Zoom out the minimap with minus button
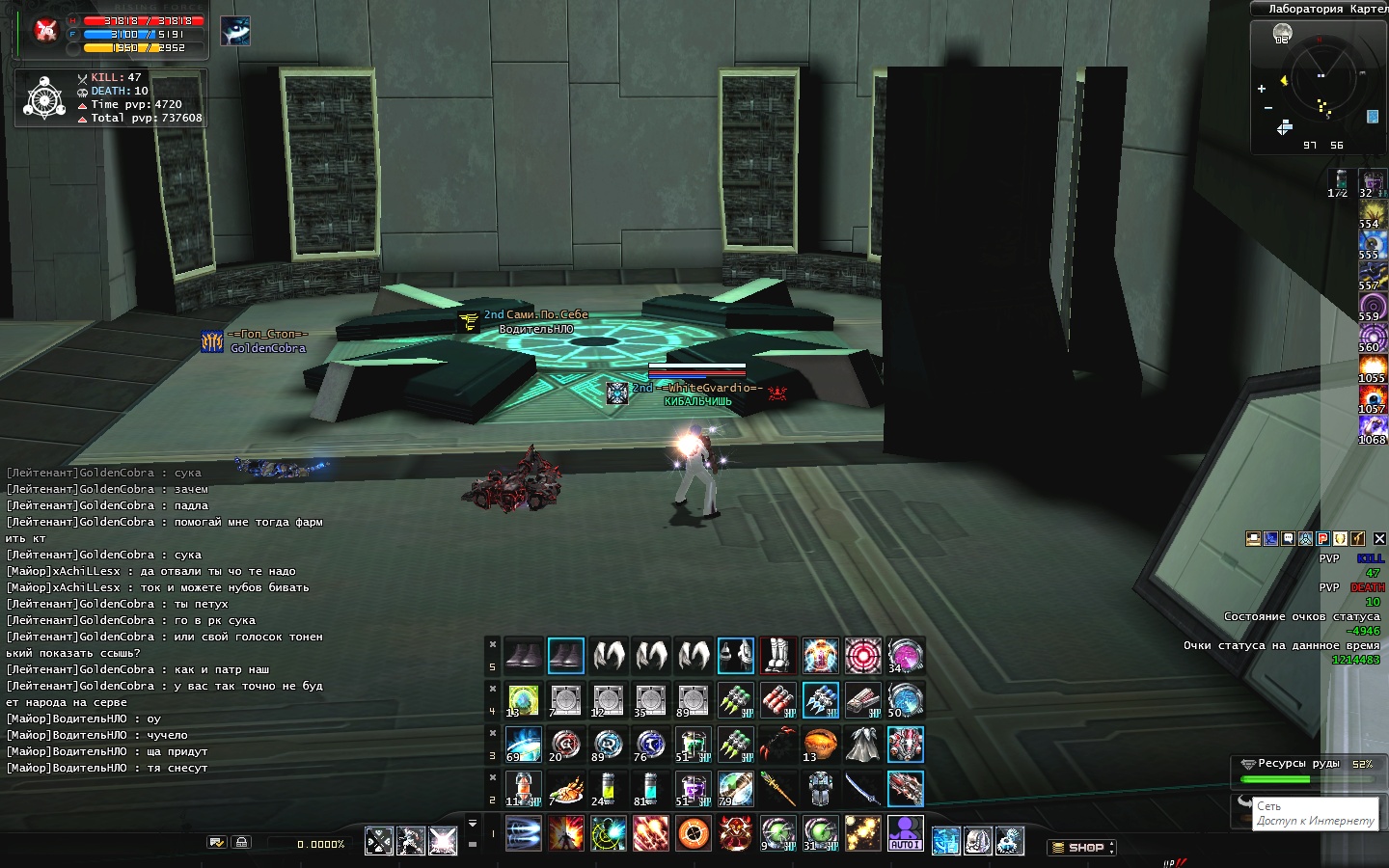This screenshot has height=868, width=1389. 1267,108
